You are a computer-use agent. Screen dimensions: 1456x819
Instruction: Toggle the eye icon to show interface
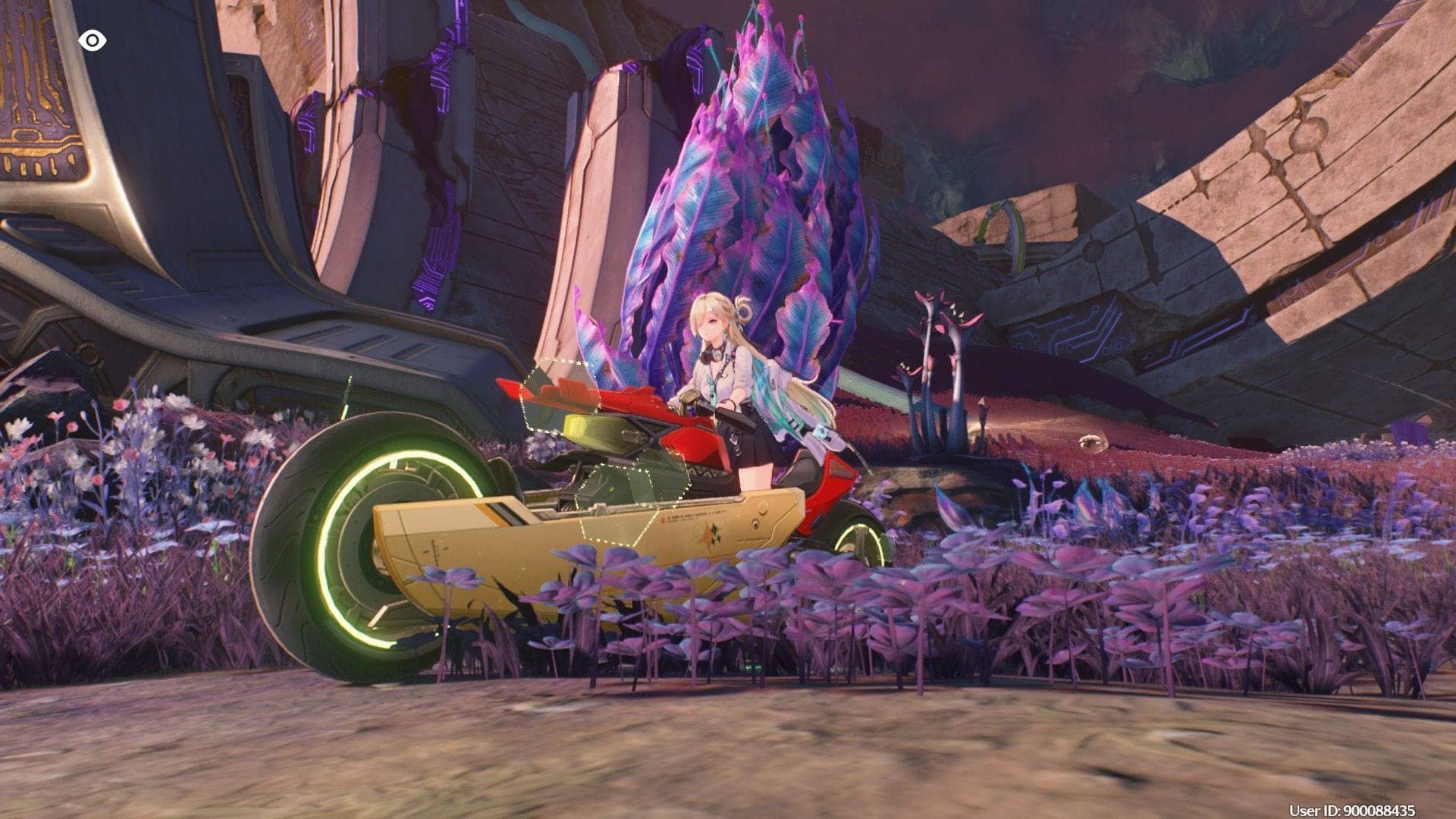[x=92, y=40]
